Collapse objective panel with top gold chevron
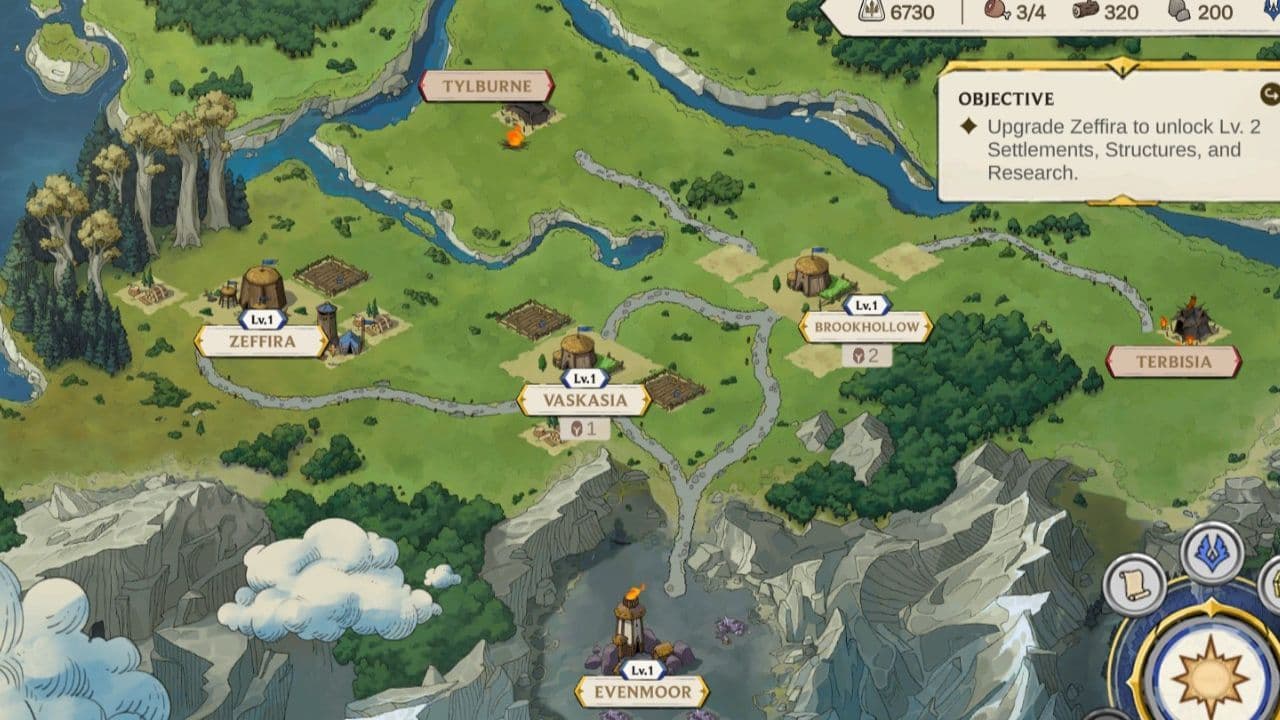Image resolution: width=1280 pixels, height=720 pixels. click(x=1123, y=67)
